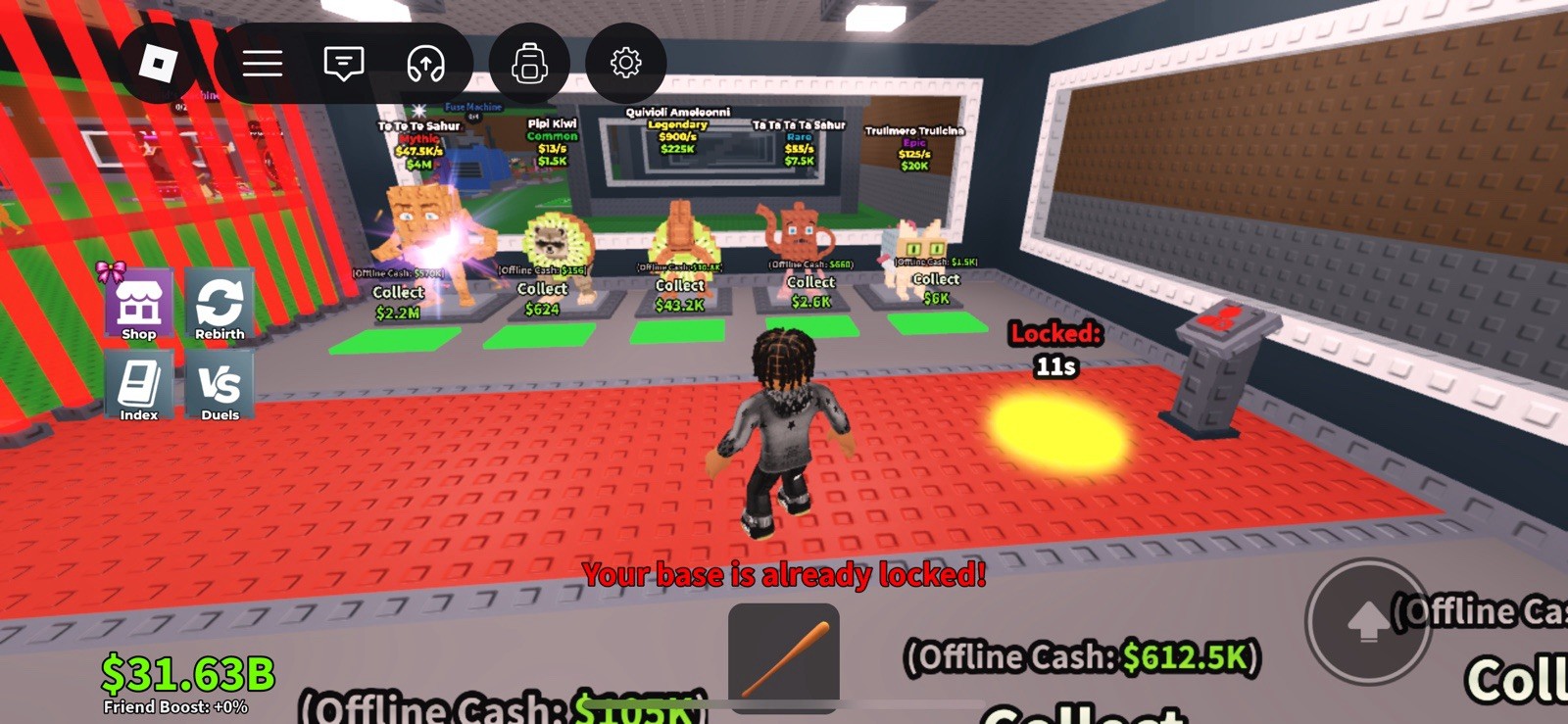This screenshot has height=724, width=1568.
Task: Open your backpack inventory
Action: pos(527,62)
